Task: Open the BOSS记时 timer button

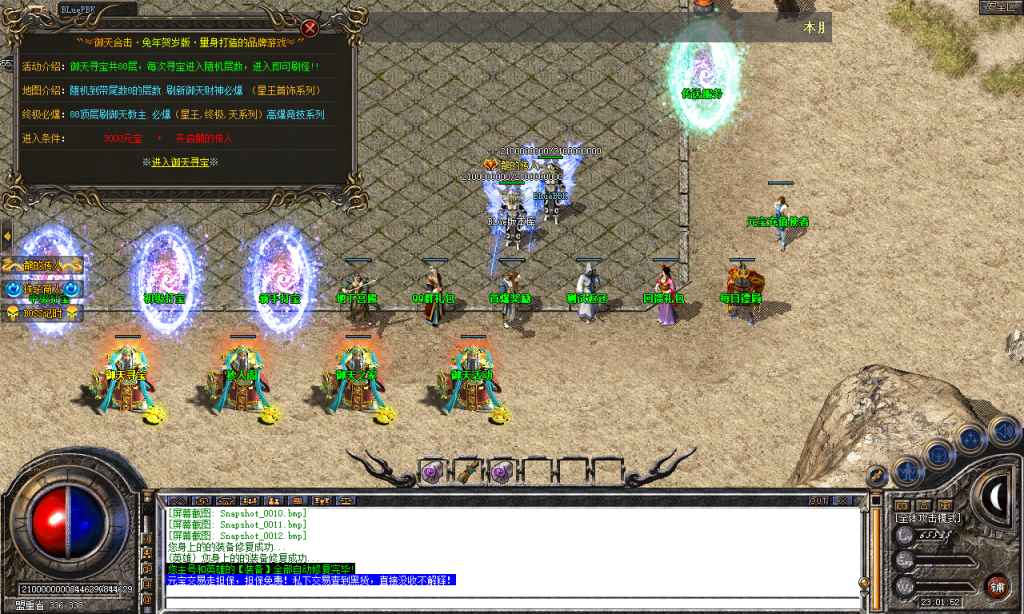Action: point(44,313)
